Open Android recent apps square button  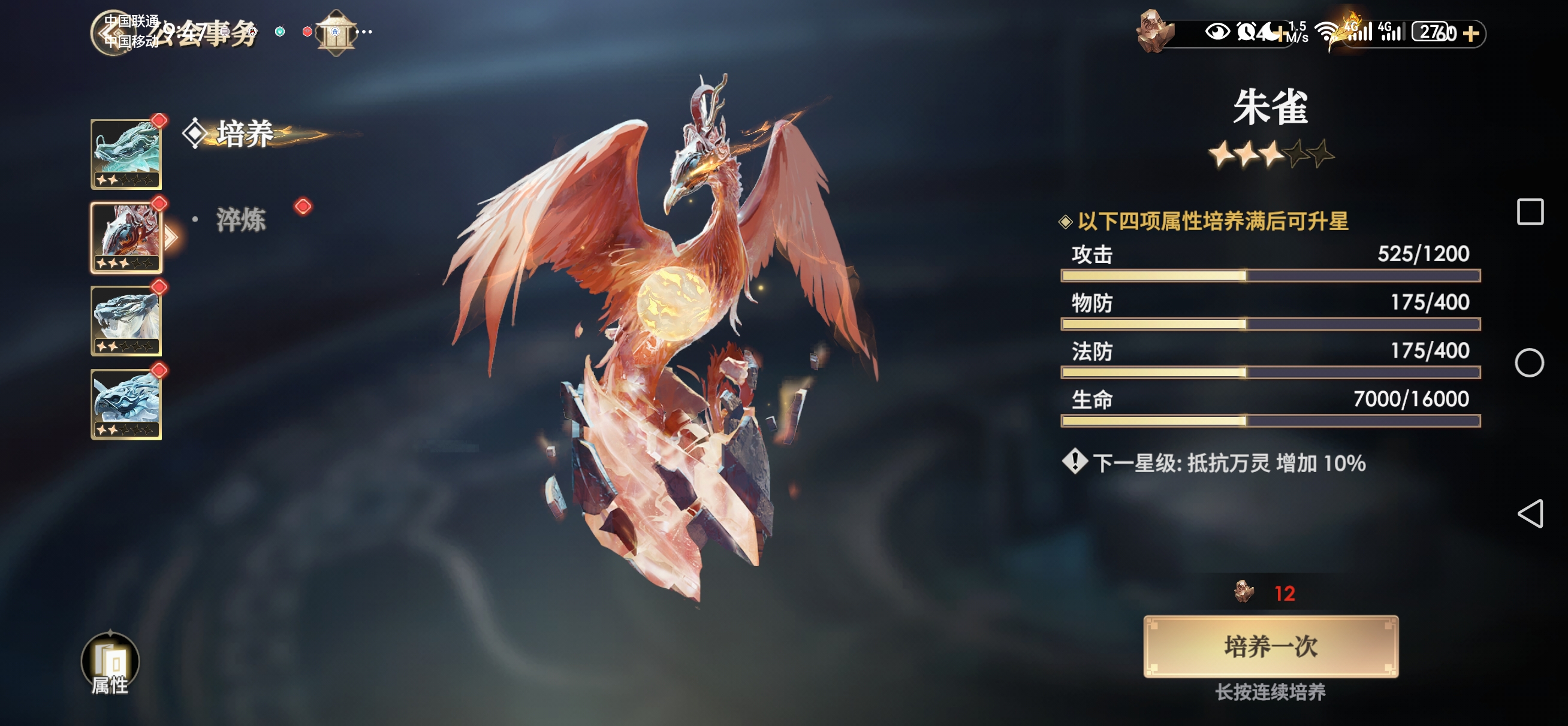point(1530,212)
